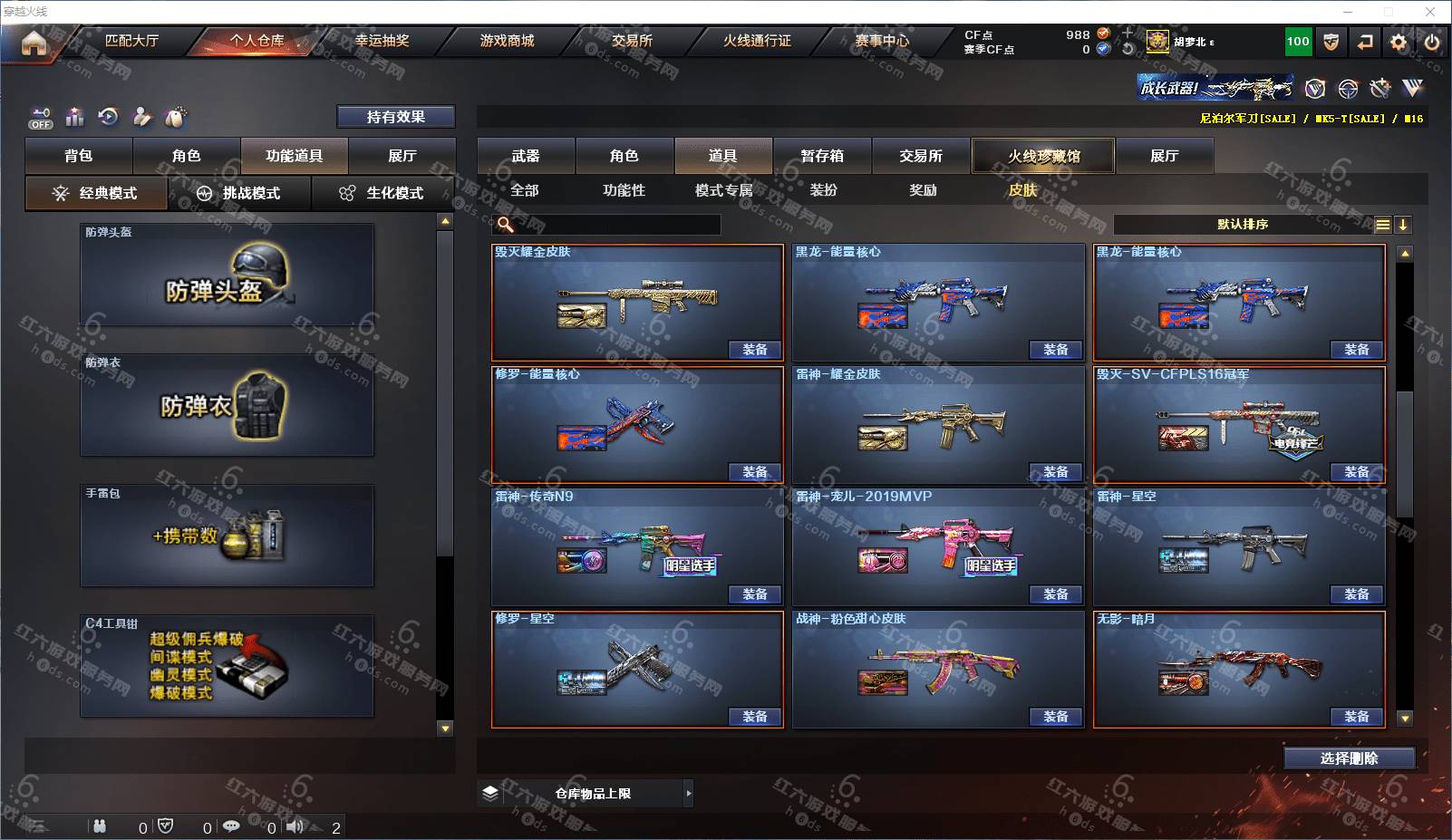Switch to the 武器 warehouse tab
Screen dimensions: 1452x840
click(x=526, y=156)
